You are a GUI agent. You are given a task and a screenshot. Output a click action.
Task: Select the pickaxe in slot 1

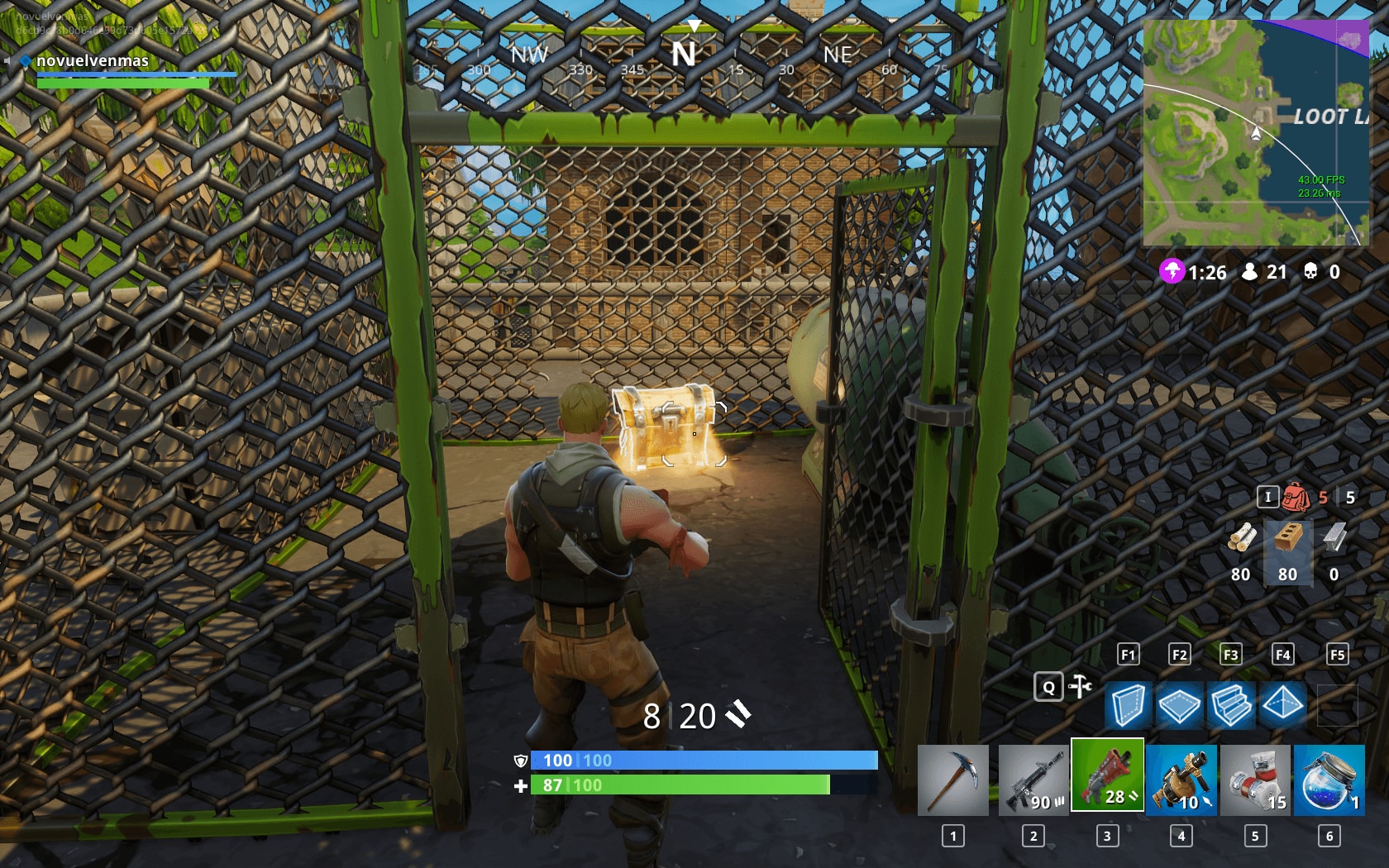pyautogui.click(x=955, y=777)
